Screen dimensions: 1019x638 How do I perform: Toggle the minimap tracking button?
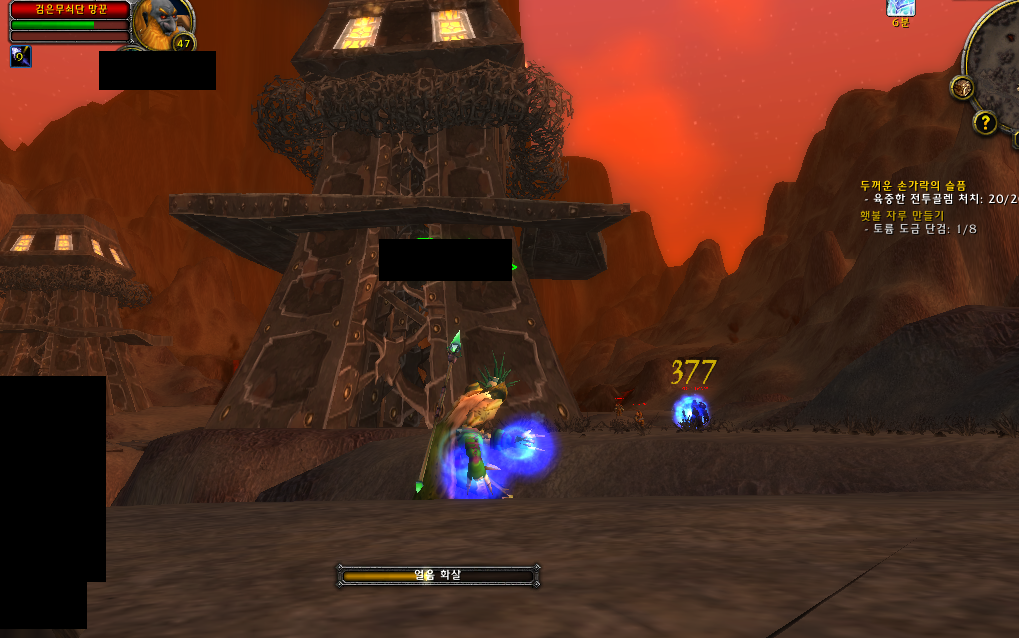tap(962, 87)
